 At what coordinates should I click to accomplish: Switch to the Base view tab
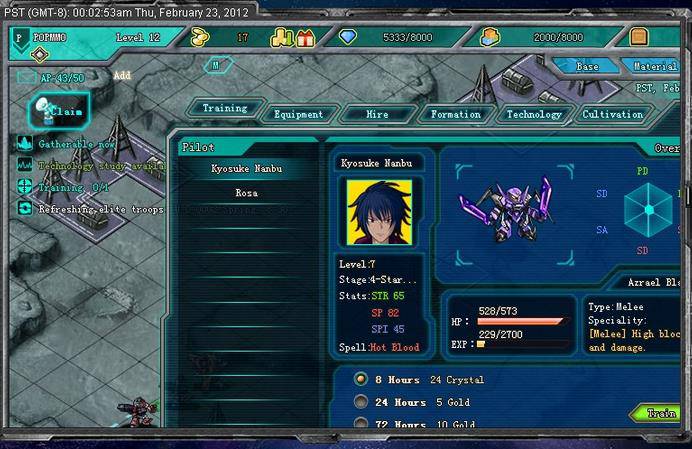[587, 66]
